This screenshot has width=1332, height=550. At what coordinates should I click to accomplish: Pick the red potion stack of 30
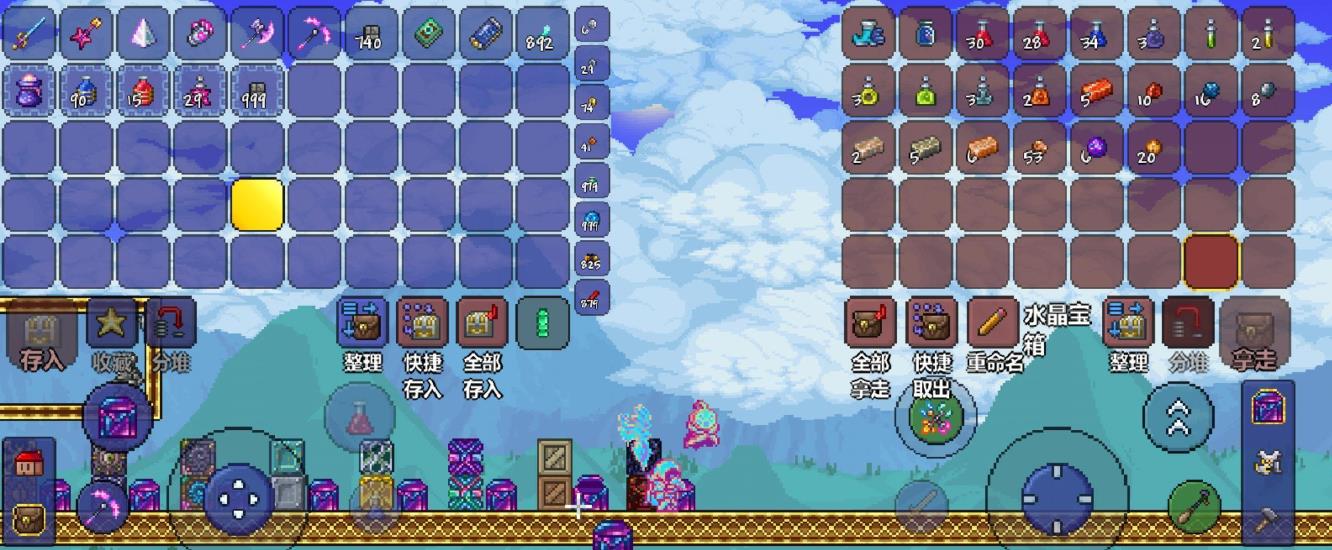(982, 34)
